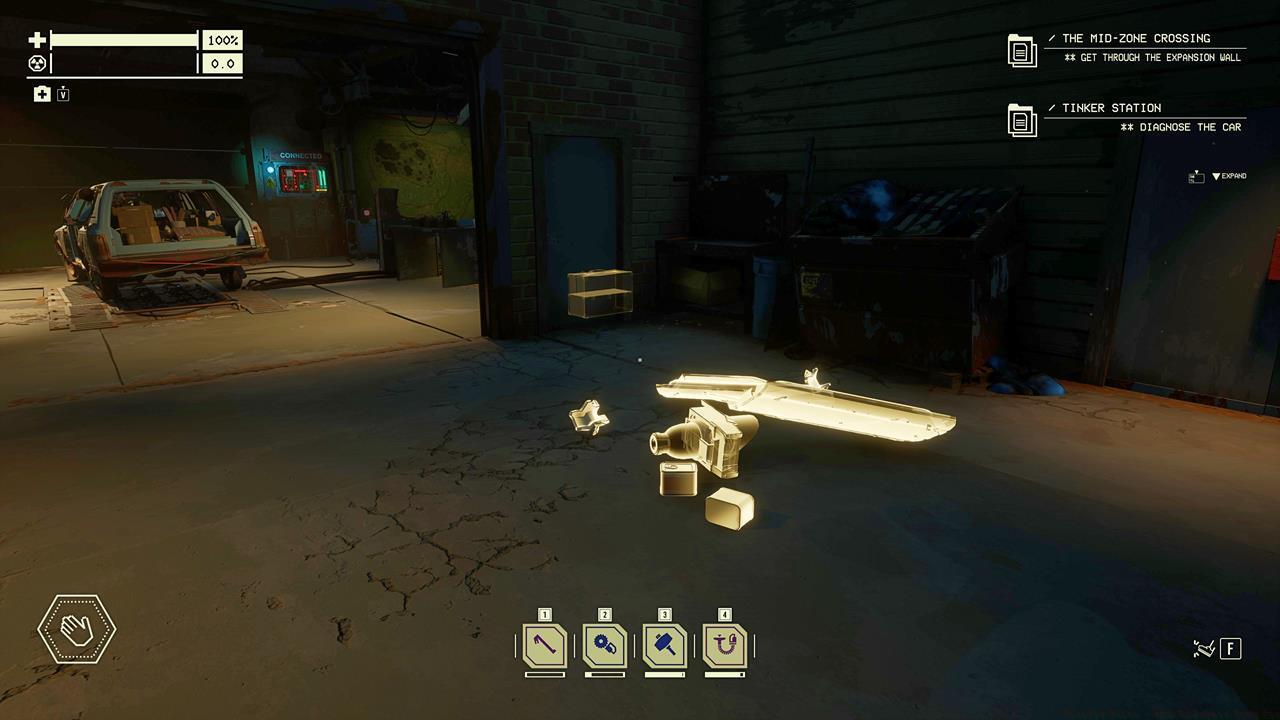Image resolution: width=1280 pixels, height=720 pixels.
Task: Equip the circular saw scrapper tool
Action: 605,645
